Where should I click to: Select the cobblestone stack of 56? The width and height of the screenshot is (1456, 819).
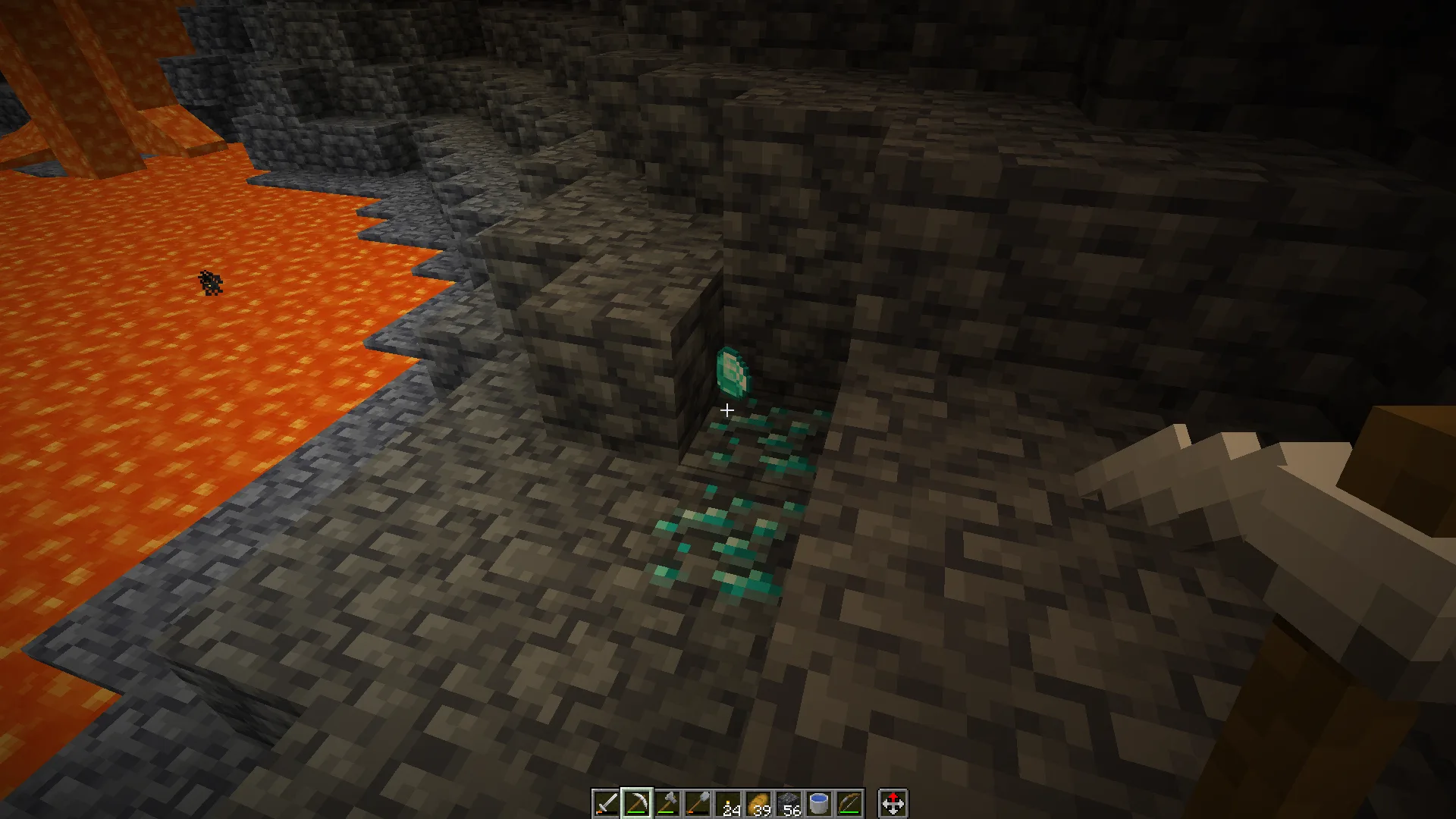point(789,803)
